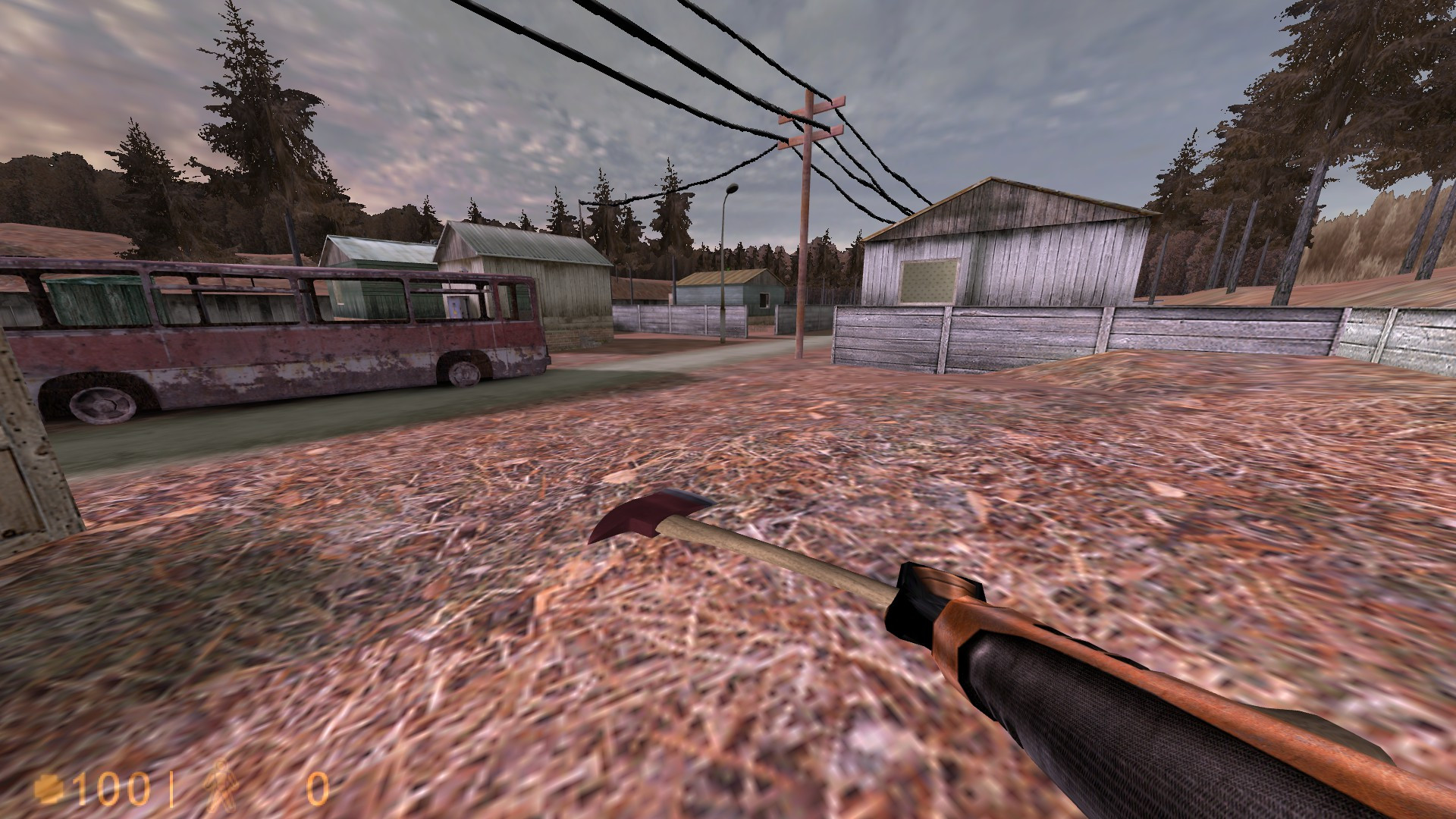Click the door of the far green shack
The width and height of the screenshot is (1456, 819).
tap(764, 302)
